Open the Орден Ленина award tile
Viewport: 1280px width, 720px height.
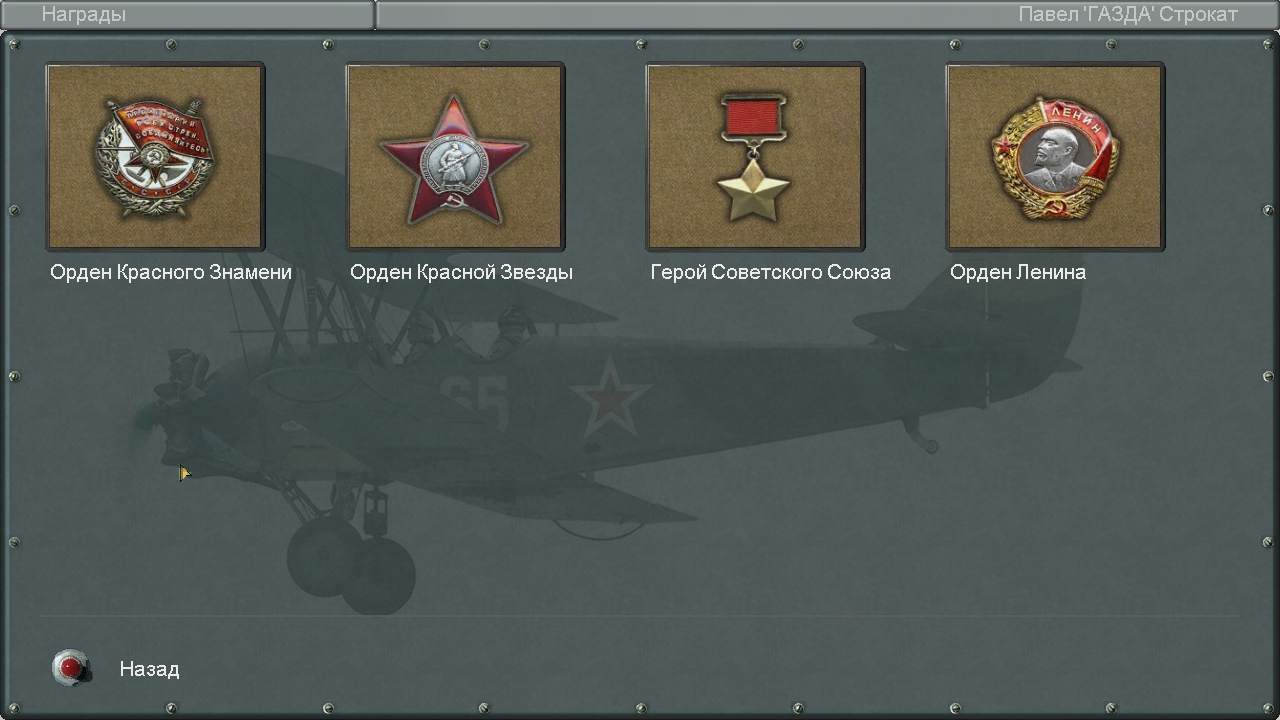(1055, 157)
